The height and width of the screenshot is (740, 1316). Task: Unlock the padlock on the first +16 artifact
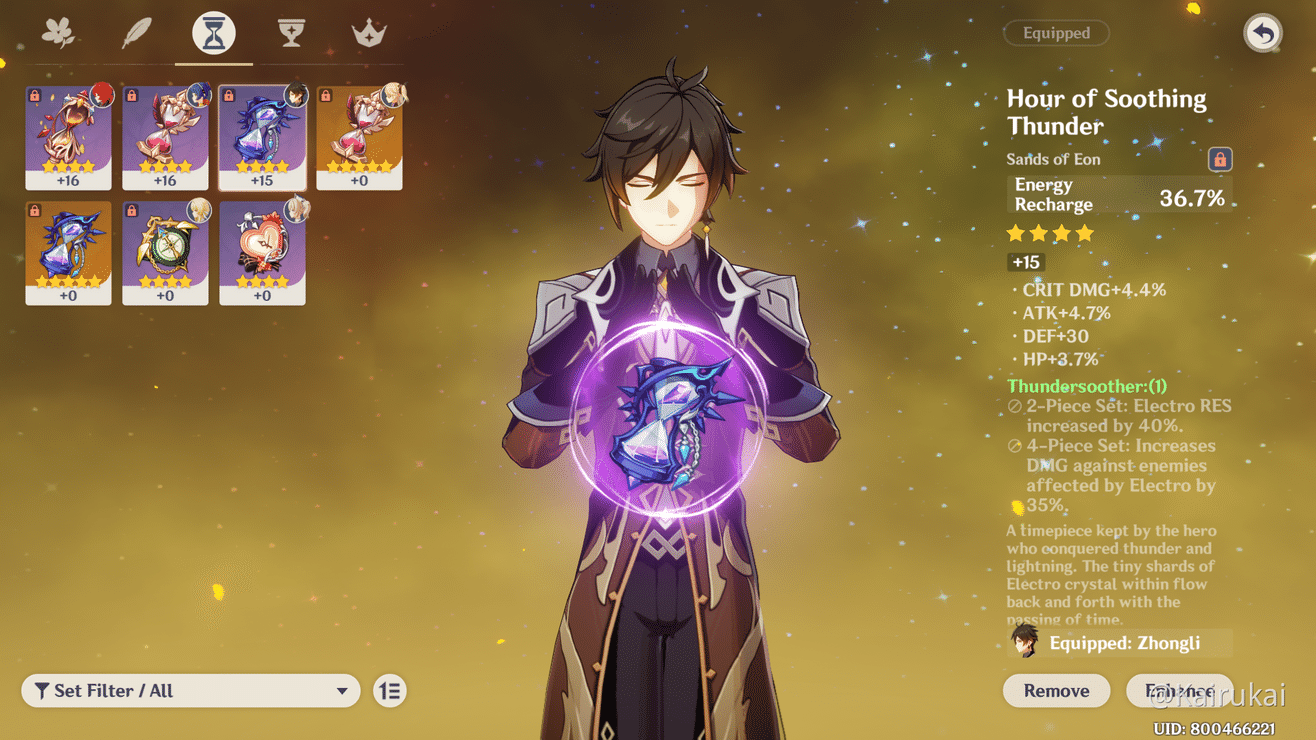click(x=34, y=93)
